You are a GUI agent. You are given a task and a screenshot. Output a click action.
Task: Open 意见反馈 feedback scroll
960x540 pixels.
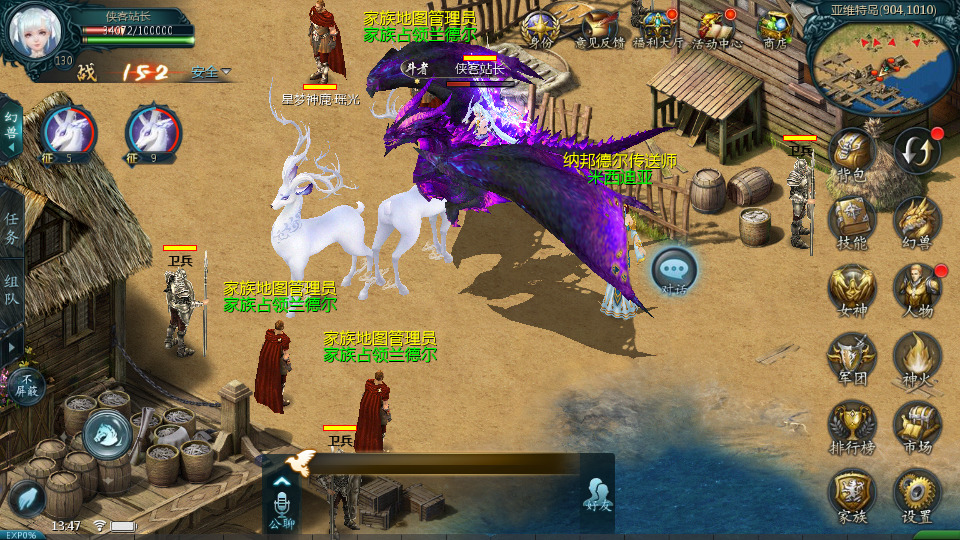(x=600, y=28)
